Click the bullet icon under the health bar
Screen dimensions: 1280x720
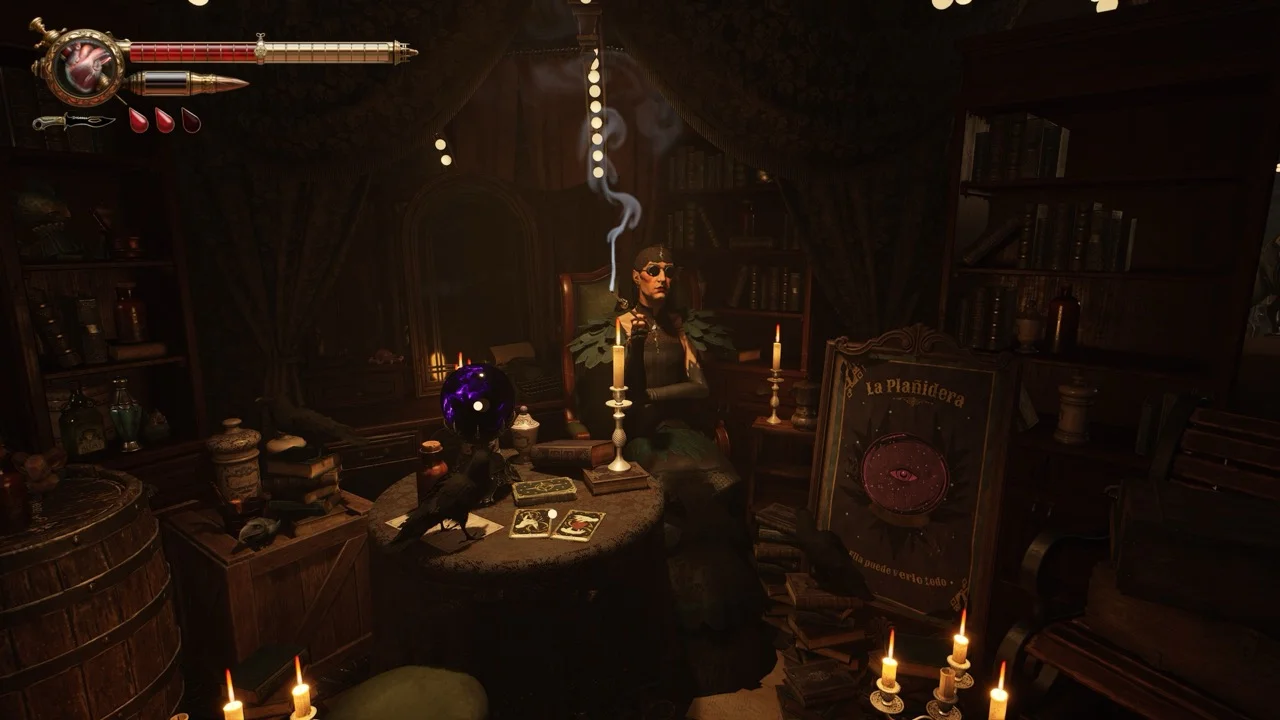[x=188, y=84]
